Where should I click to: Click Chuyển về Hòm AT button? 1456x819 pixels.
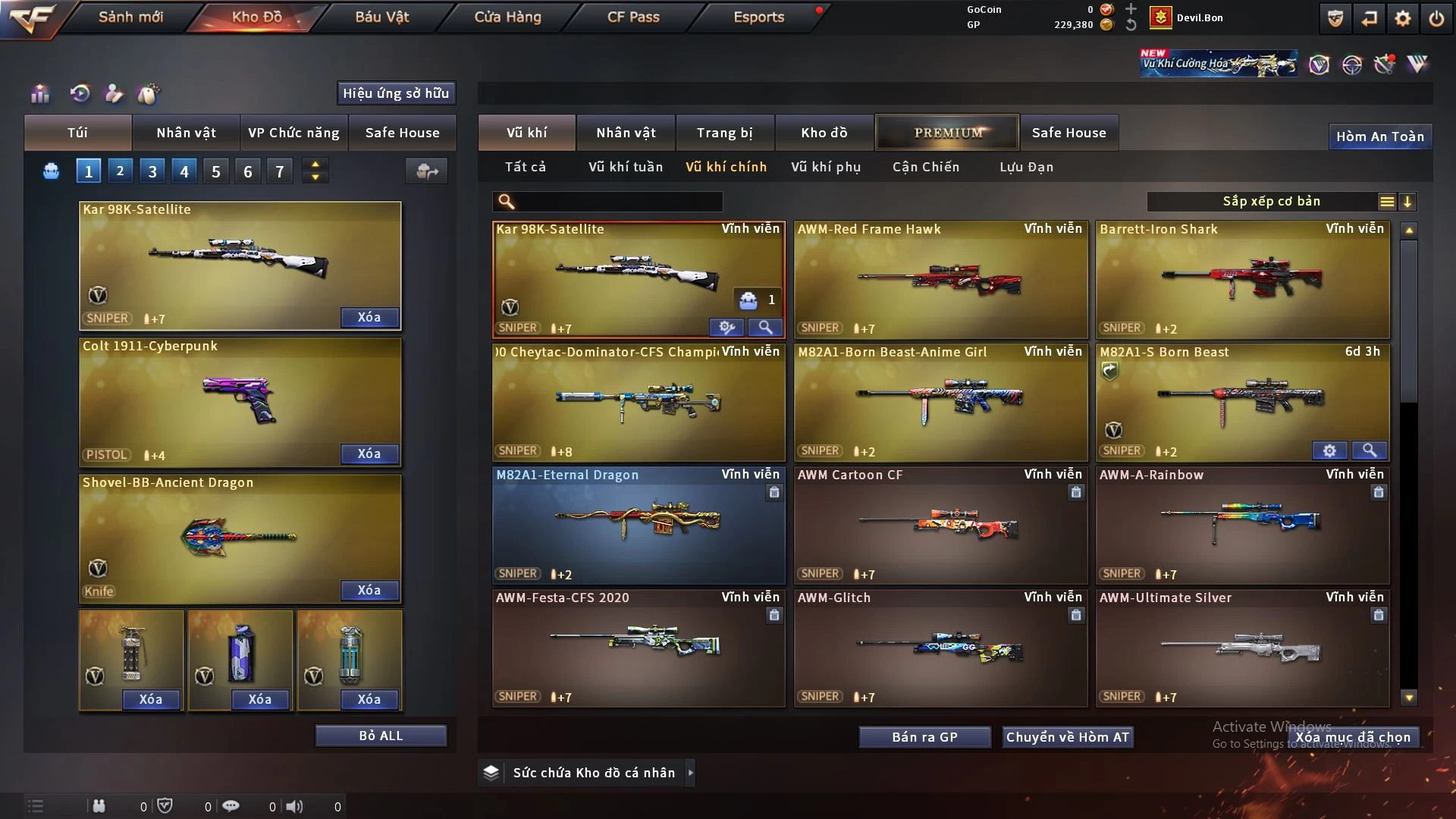pyautogui.click(x=1068, y=737)
